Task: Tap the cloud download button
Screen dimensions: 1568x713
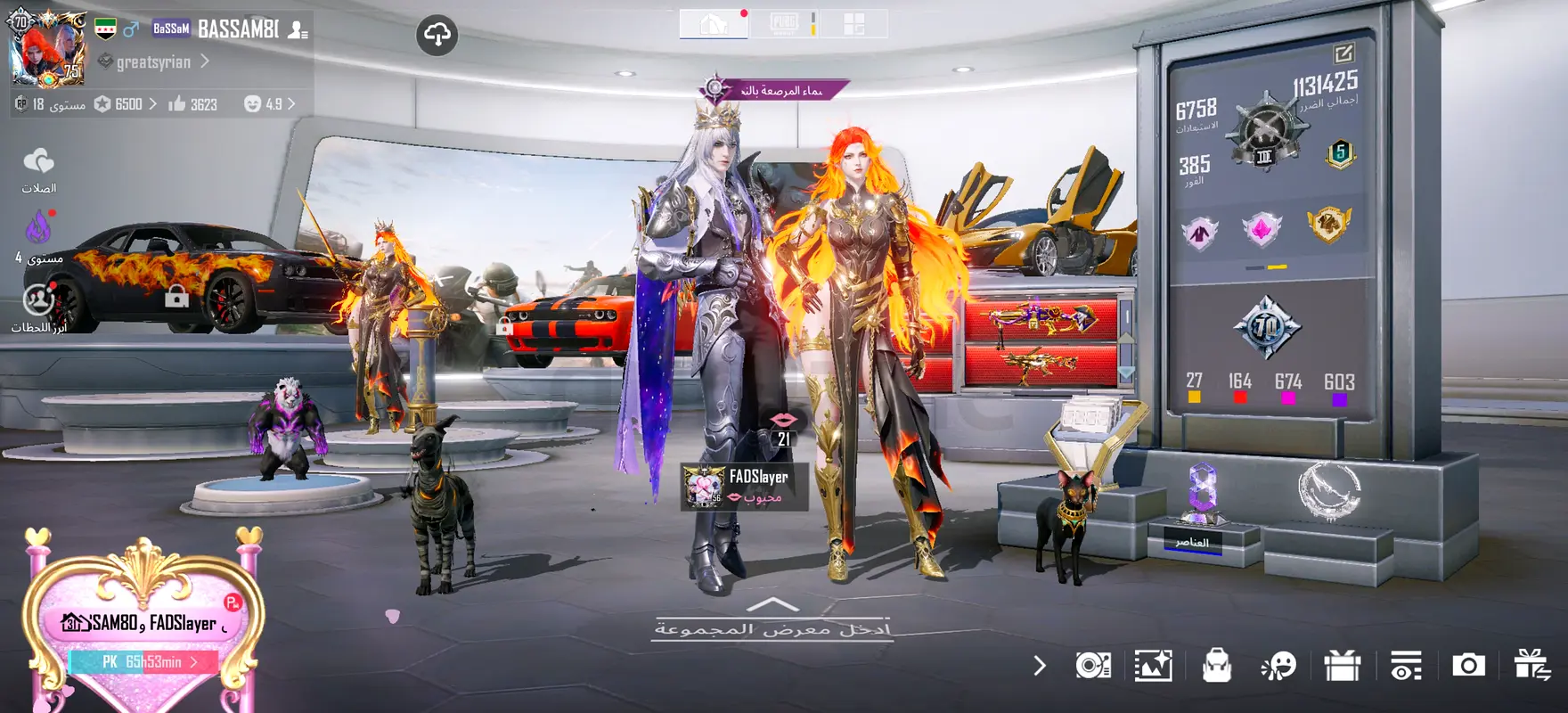Action: (x=437, y=36)
